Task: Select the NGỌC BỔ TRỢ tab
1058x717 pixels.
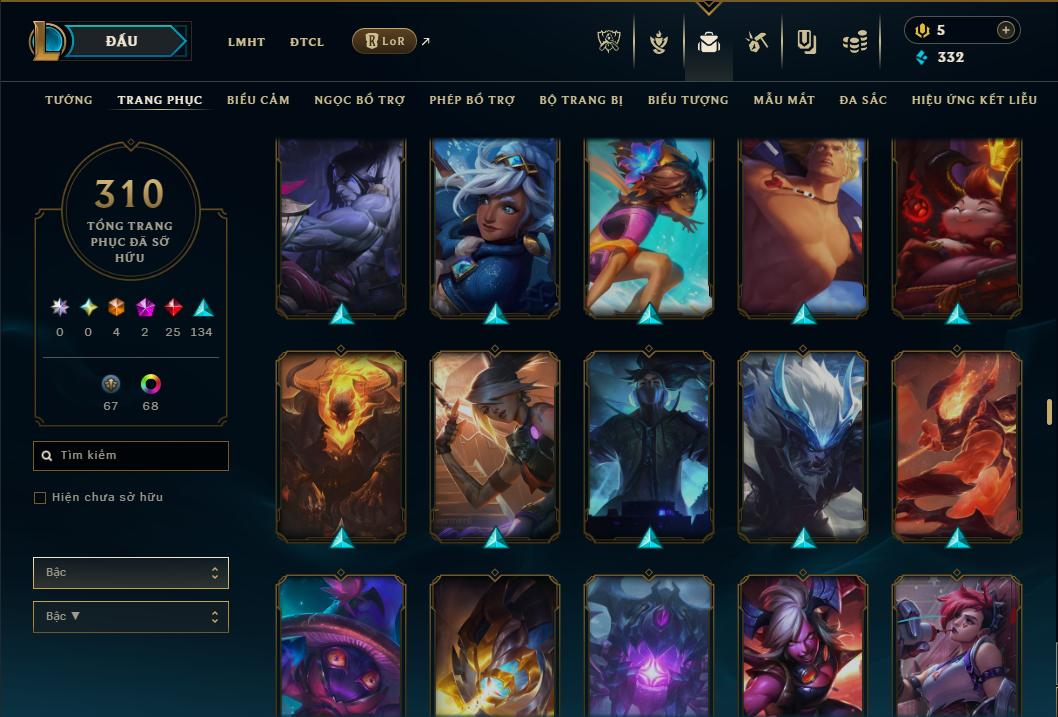Action: point(359,100)
